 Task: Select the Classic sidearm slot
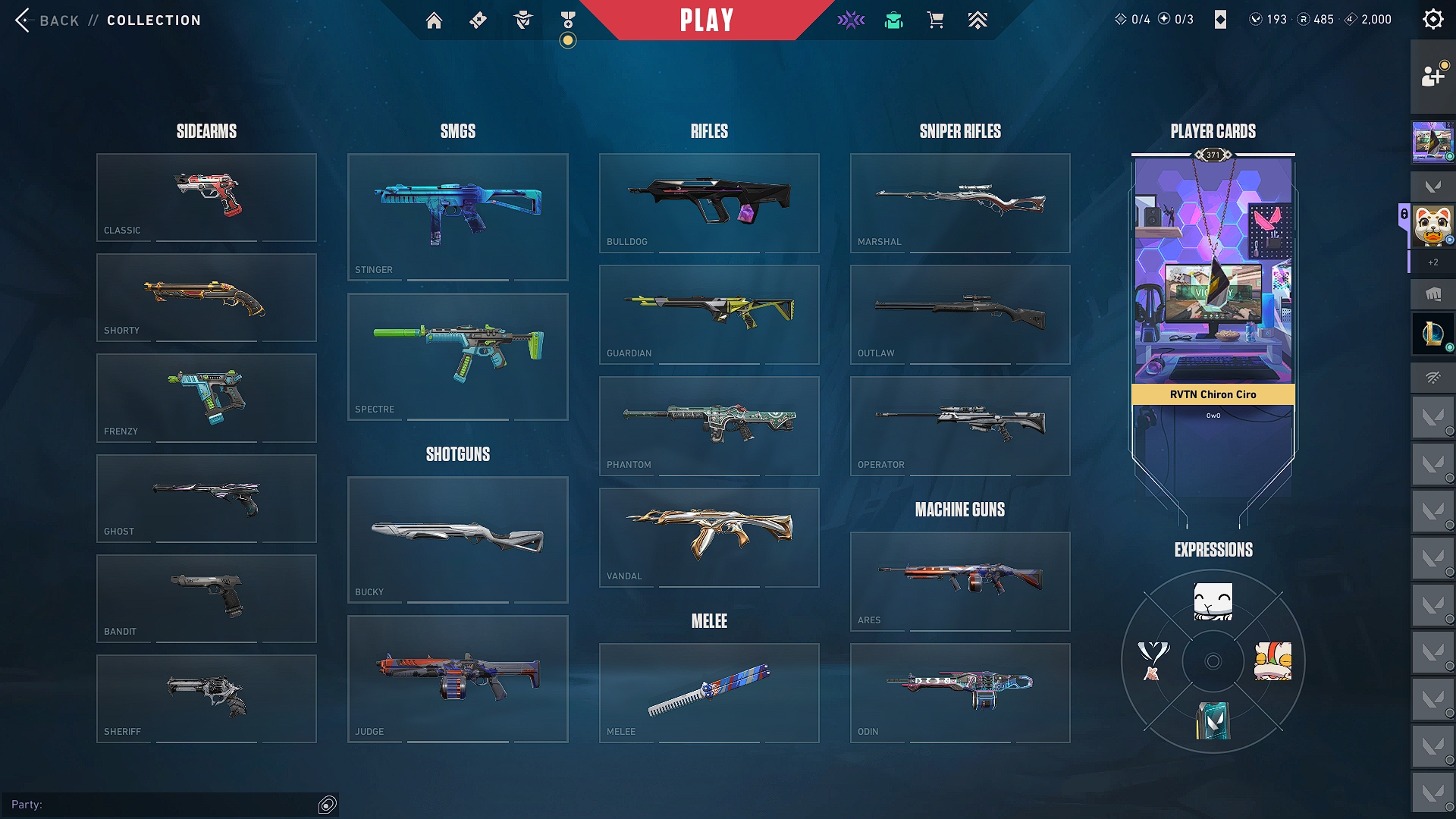[x=206, y=197]
